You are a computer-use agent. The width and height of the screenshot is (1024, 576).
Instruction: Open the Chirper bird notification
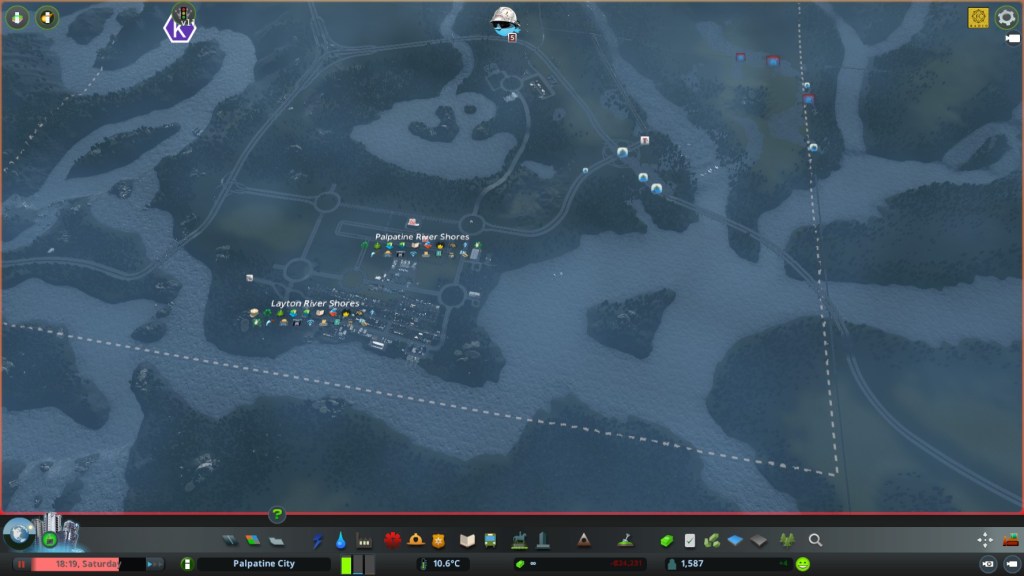(x=504, y=20)
